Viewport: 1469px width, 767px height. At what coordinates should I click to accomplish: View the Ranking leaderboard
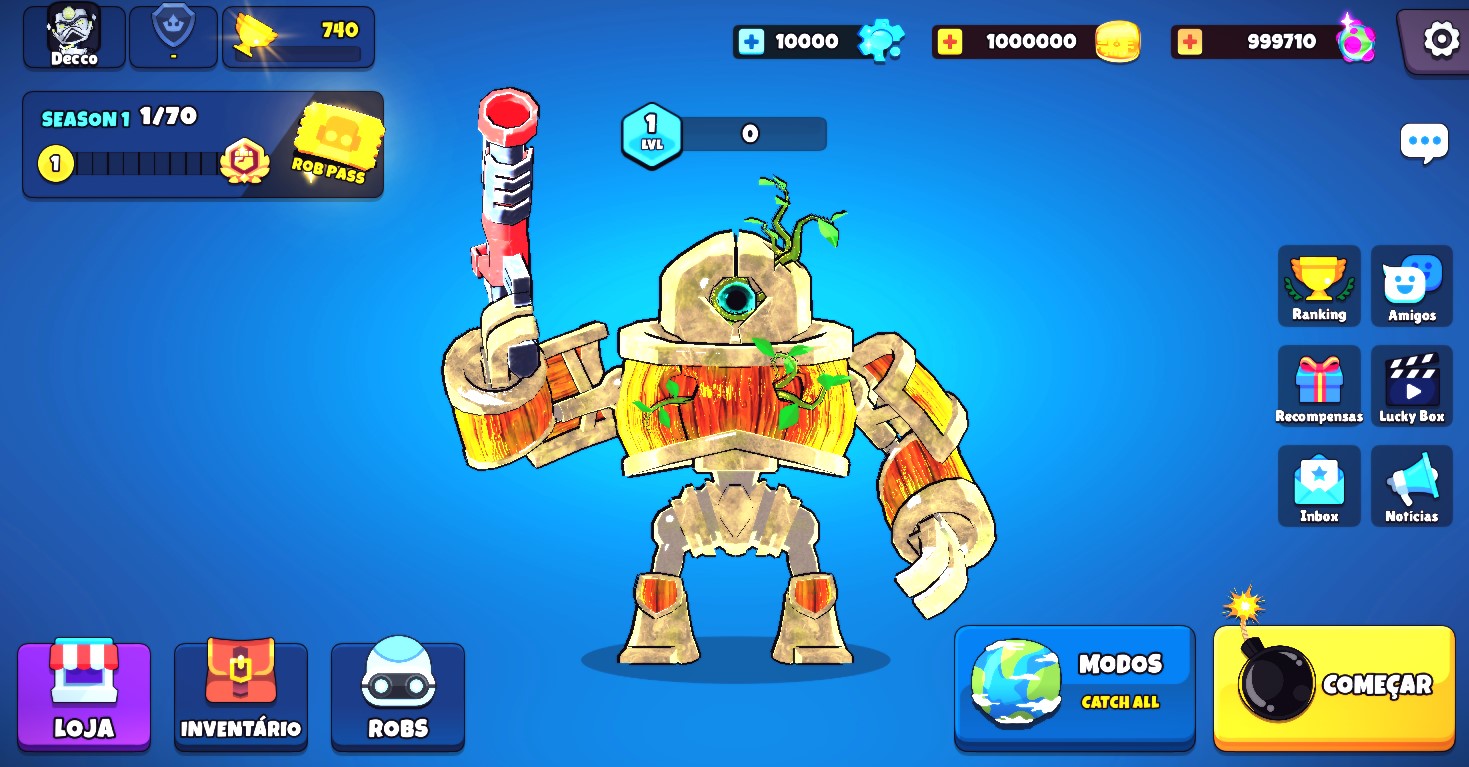pyautogui.click(x=1319, y=286)
